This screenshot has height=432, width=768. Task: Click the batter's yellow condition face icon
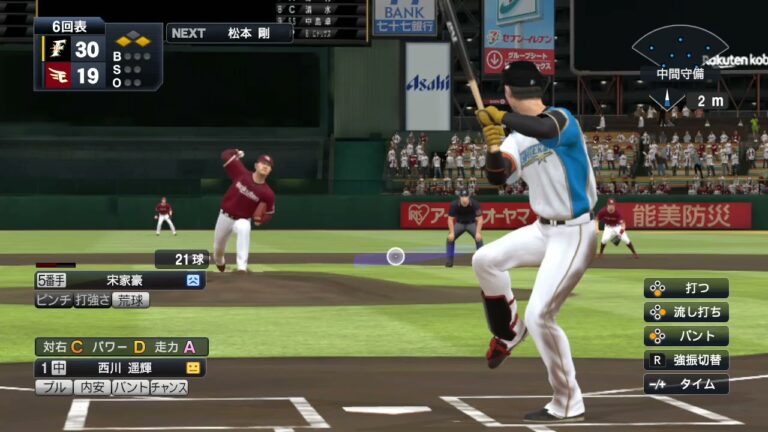193,368
